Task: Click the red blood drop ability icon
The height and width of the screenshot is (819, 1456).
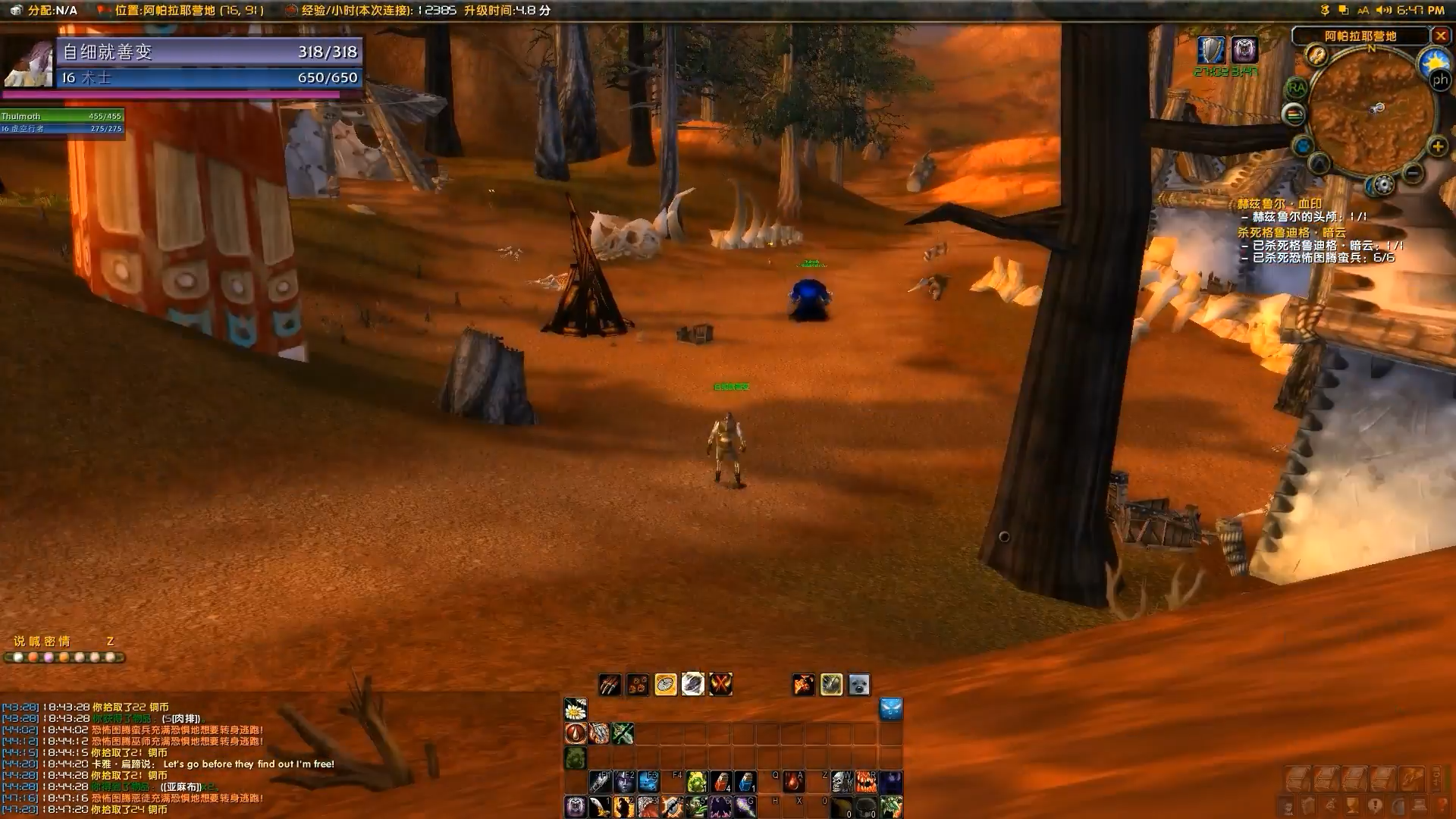Action: coord(576,733)
